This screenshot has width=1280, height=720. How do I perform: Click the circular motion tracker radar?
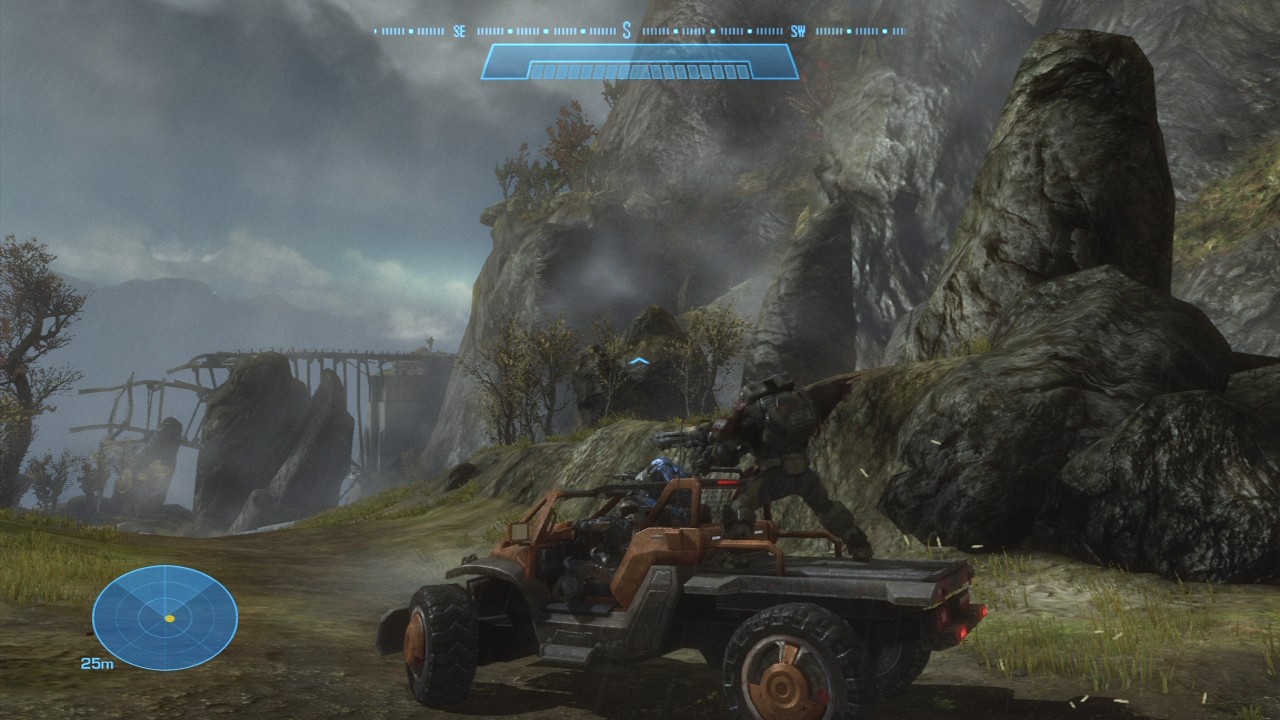165,617
